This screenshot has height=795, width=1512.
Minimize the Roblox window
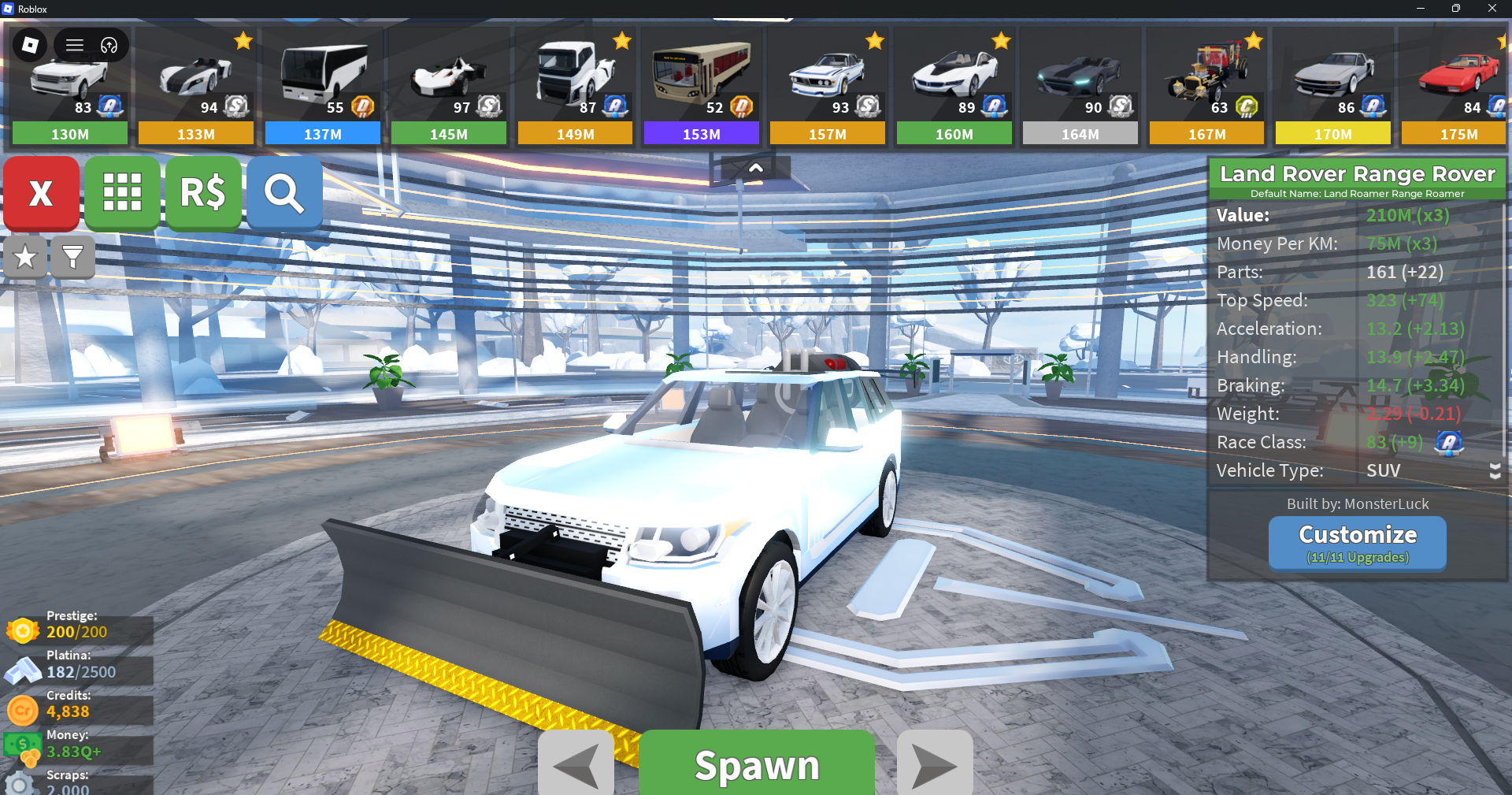(x=1420, y=9)
